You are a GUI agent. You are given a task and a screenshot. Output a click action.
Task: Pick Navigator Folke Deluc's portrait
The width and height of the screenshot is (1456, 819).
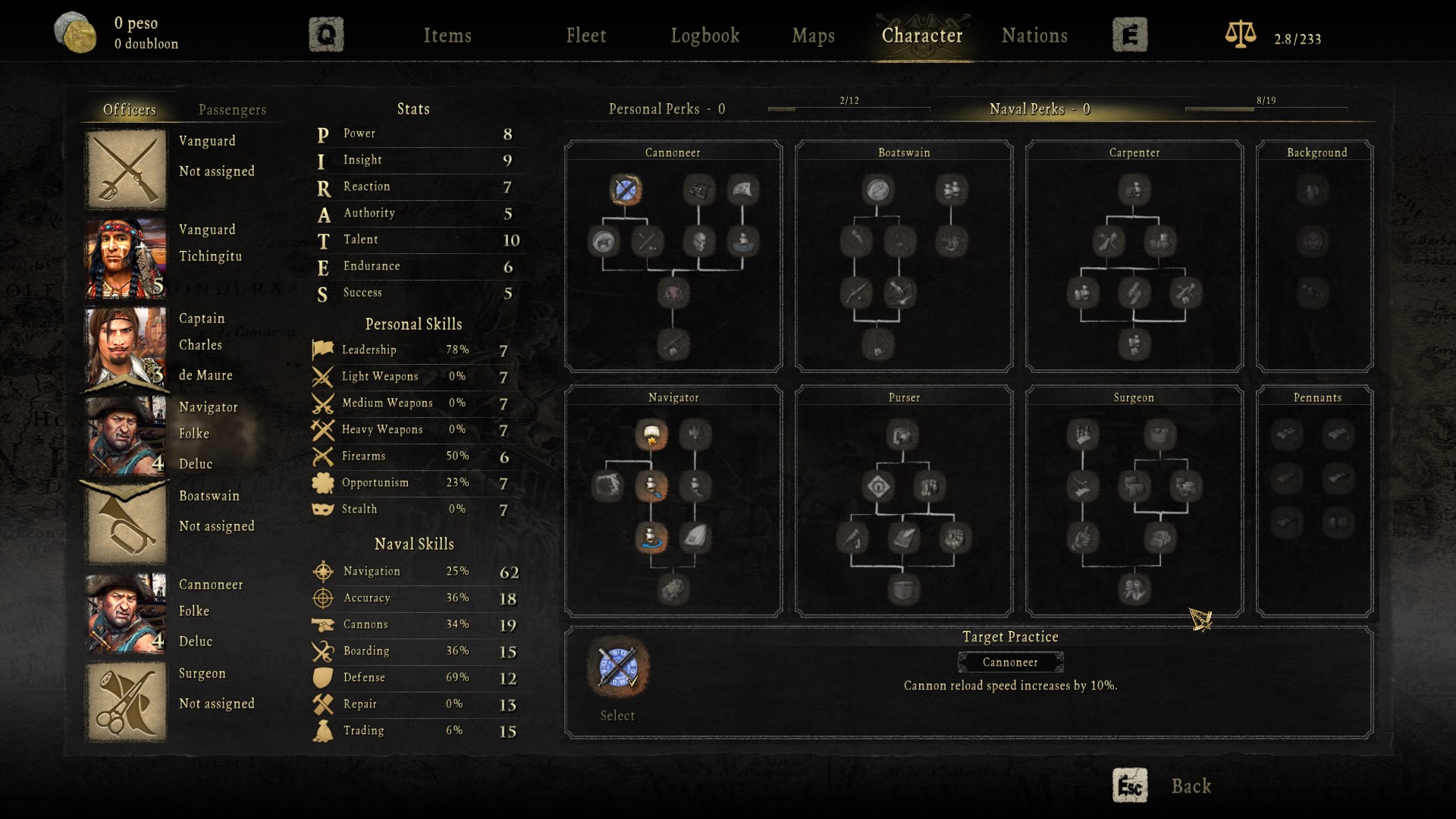point(126,435)
